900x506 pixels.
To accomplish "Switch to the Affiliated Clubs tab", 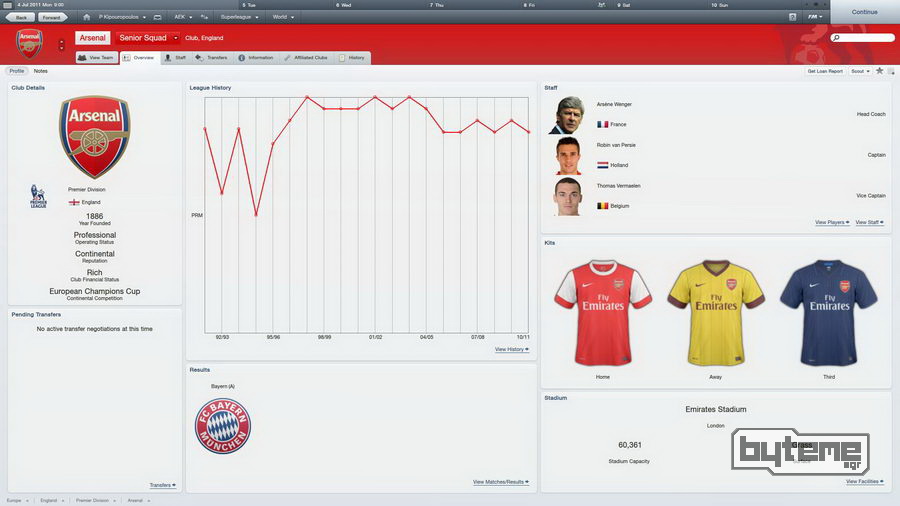I will tap(305, 58).
